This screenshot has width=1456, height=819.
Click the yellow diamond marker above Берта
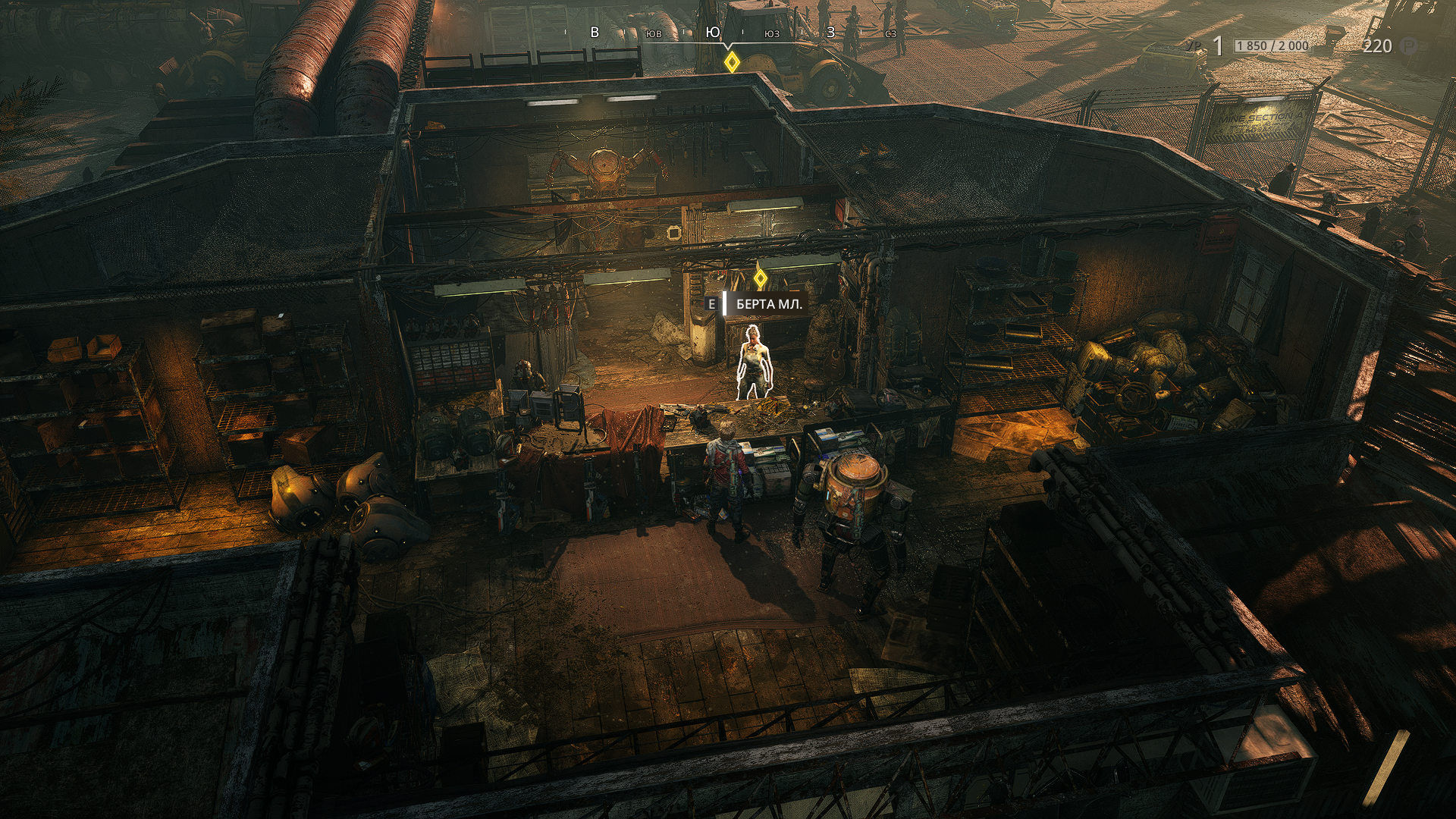pos(760,278)
